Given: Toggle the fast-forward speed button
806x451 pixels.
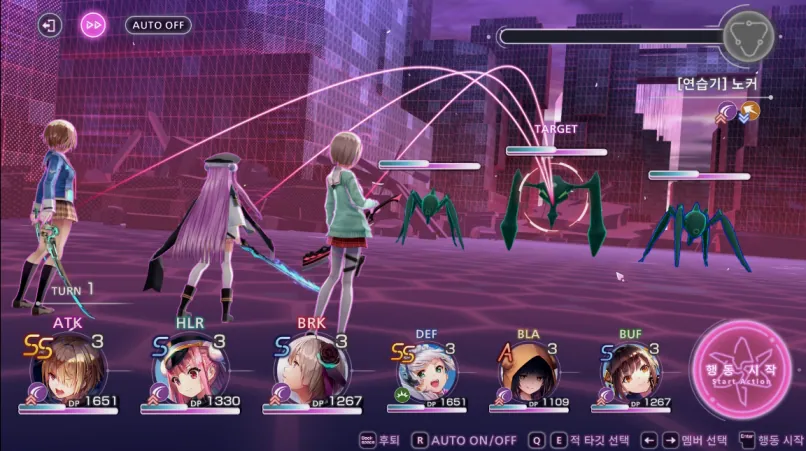Looking at the screenshot, I should (x=93, y=25).
